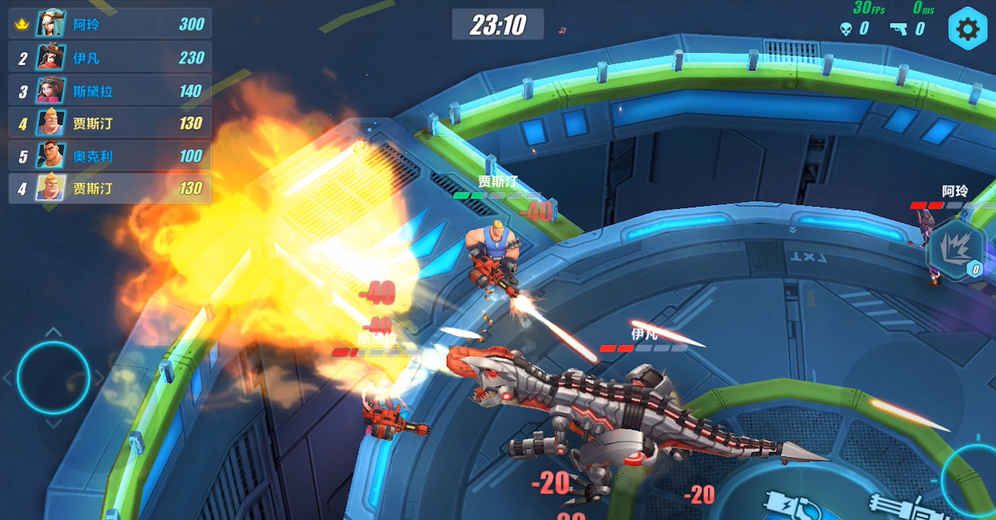Choose 斯黛拉 in the ranking list
The width and height of the screenshot is (996, 520).
pos(110,90)
